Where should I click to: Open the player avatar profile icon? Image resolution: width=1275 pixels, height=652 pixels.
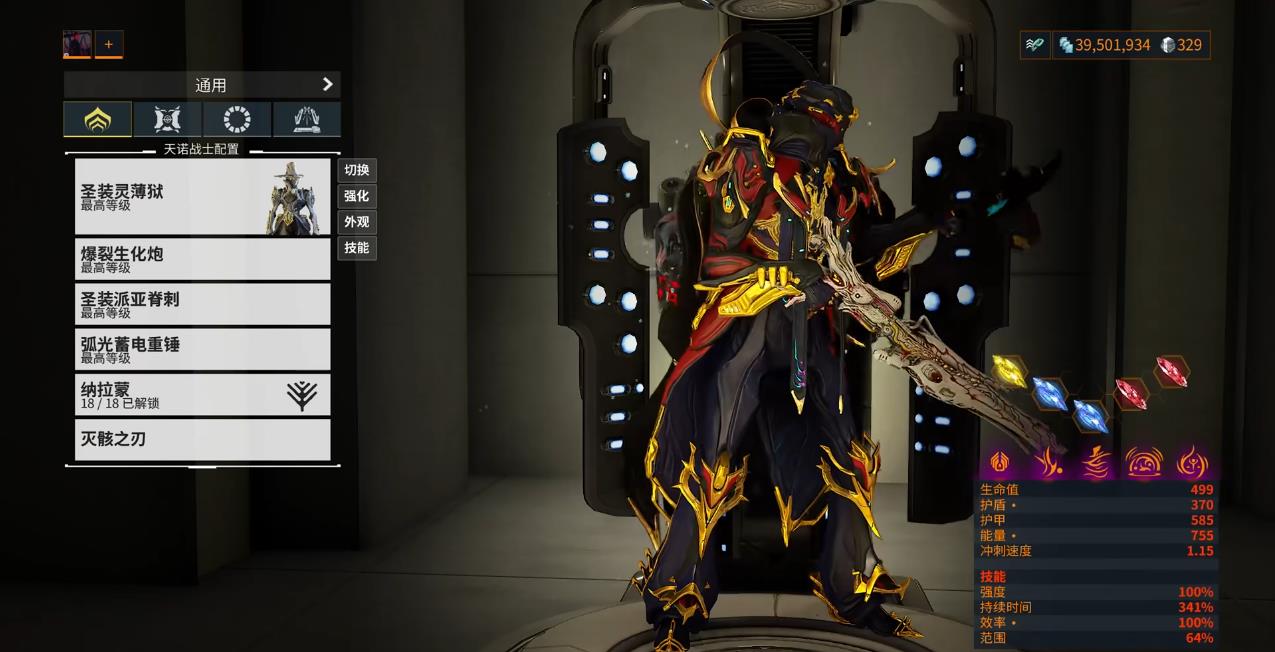pos(77,44)
